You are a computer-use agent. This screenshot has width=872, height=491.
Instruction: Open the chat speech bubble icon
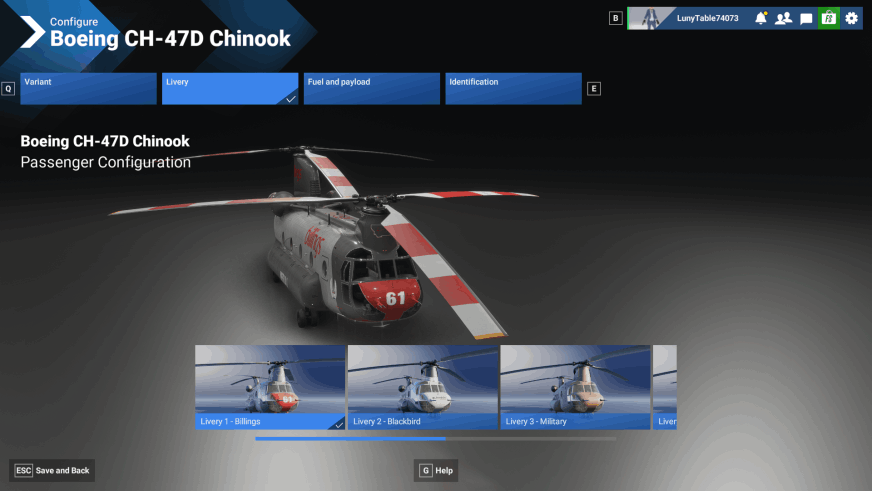[x=806, y=18]
